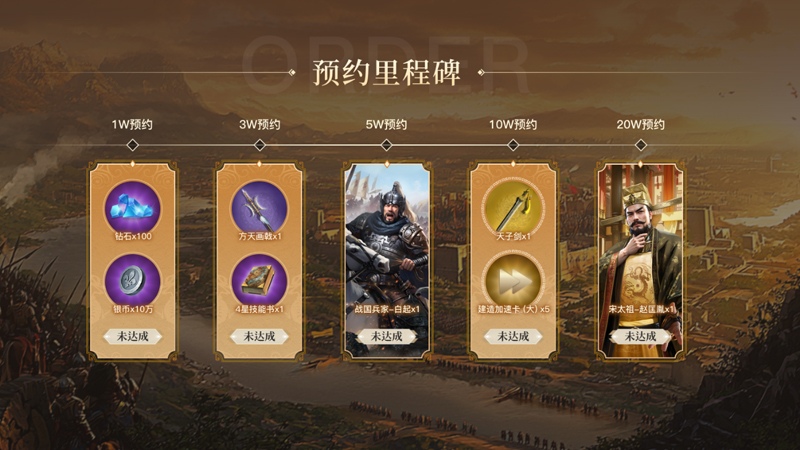Image resolution: width=800 pixels, height=450 pixels.
Task: Select the 5W预约 milestone diamond marker
Action: [x=386, y=145]
